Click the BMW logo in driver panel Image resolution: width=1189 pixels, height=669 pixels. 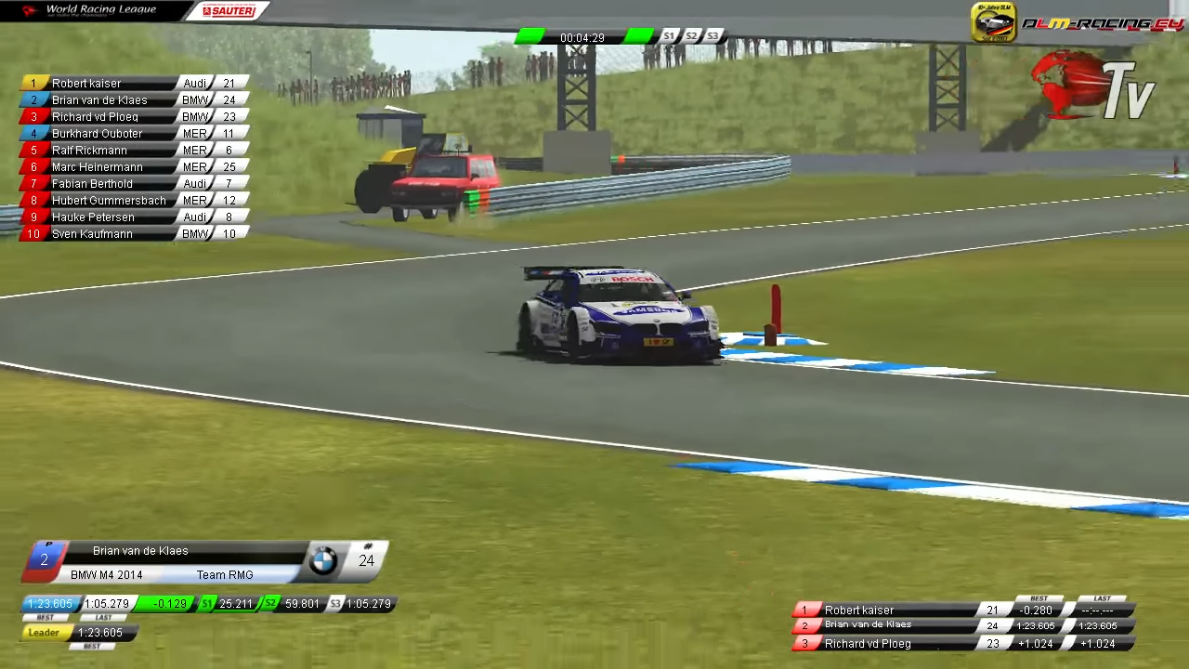pyautogui.click(x=323, y=561)
